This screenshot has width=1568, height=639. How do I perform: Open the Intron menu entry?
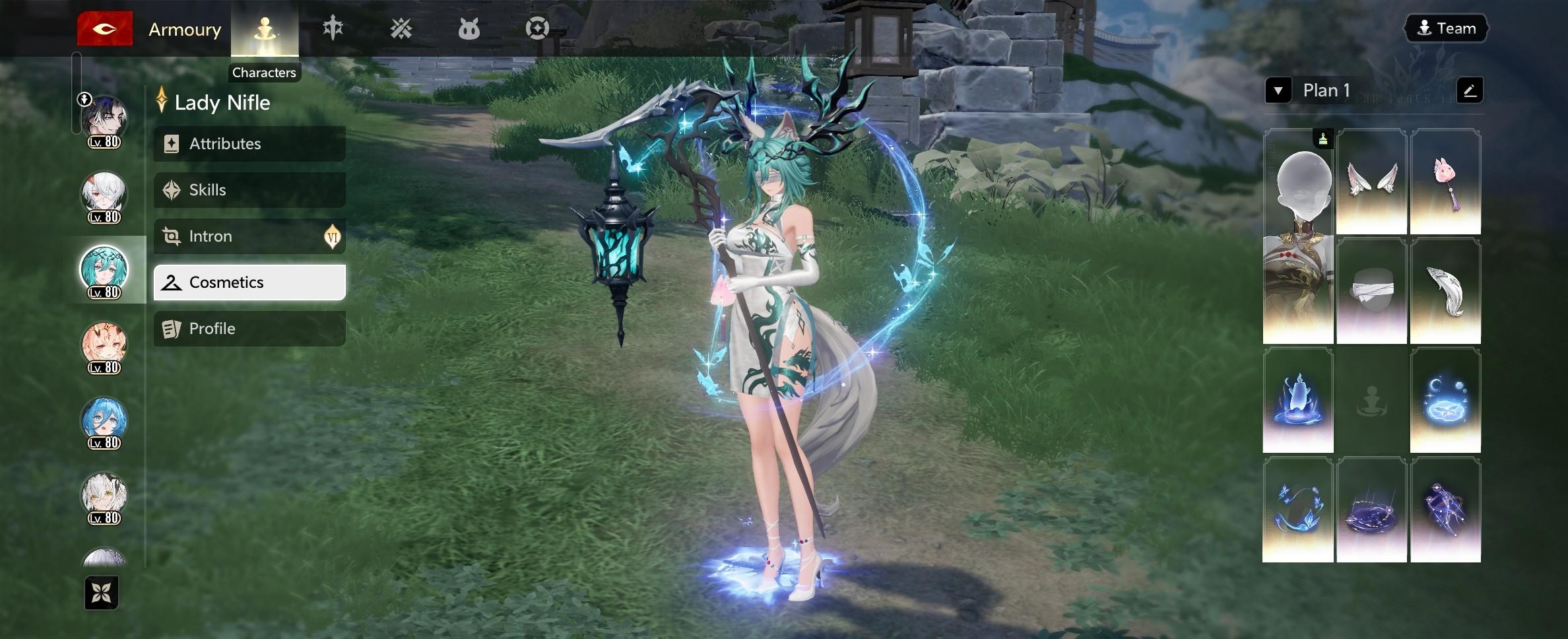pos(249,236)
